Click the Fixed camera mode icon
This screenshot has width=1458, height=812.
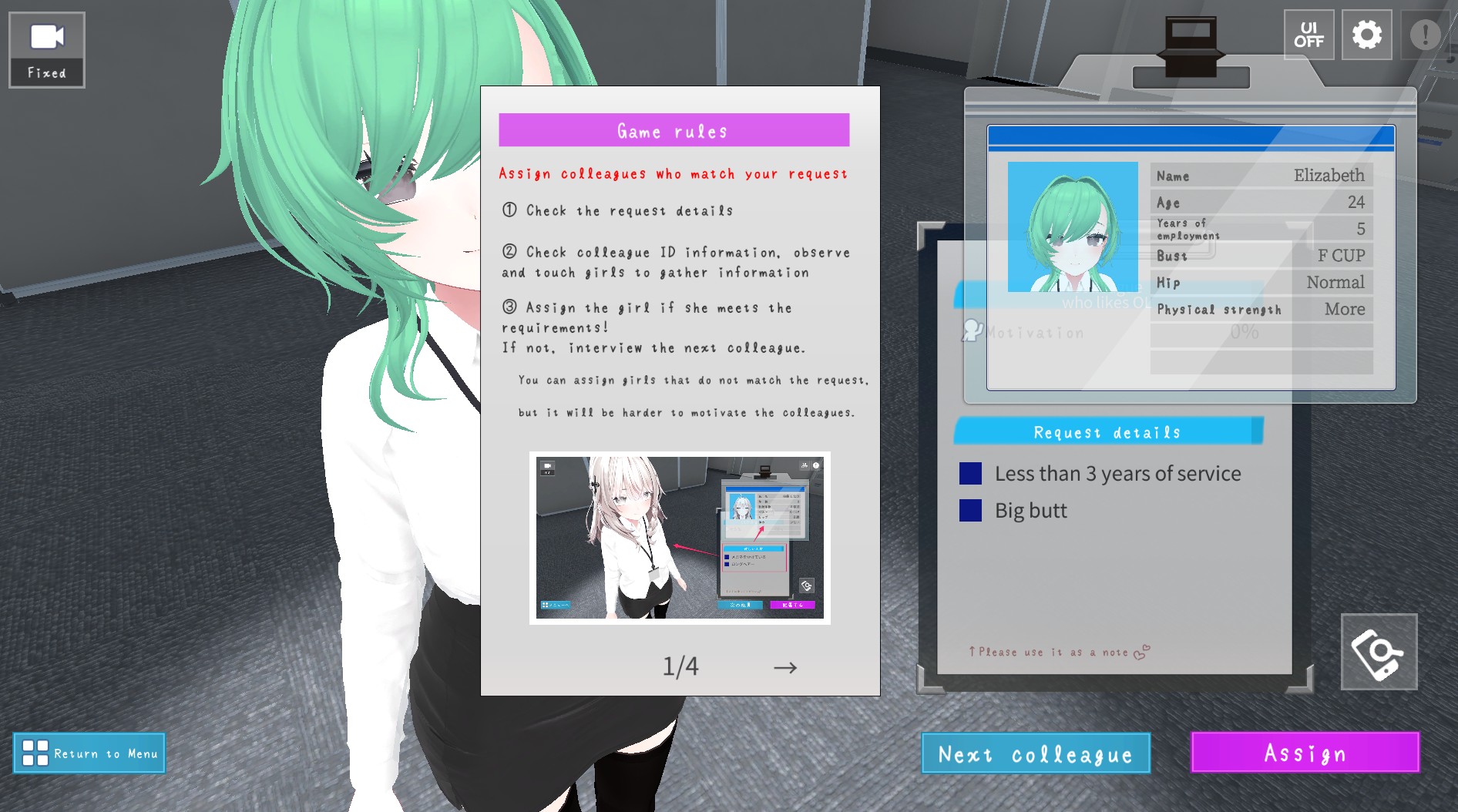coord(45,49)
